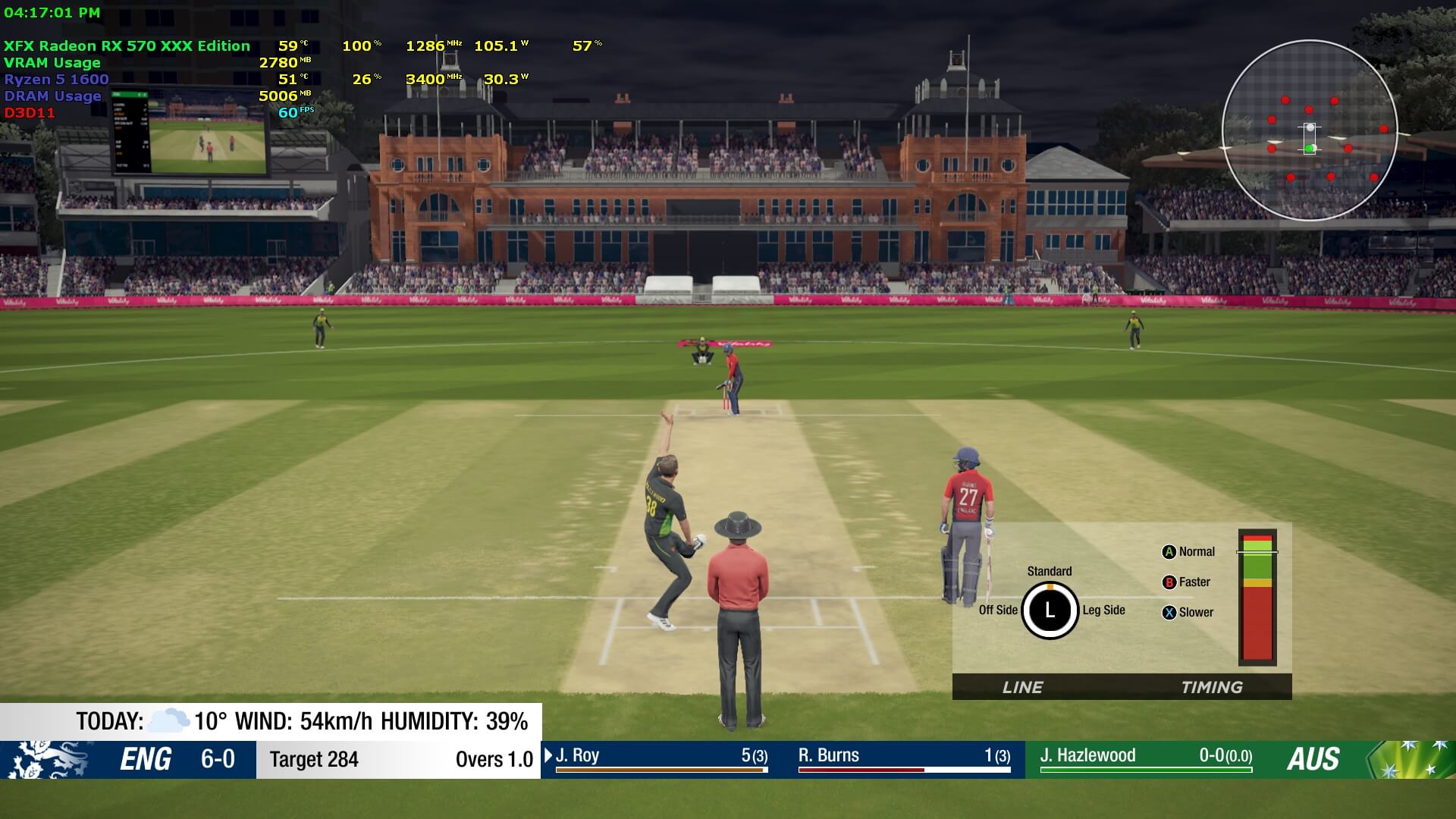Open bowler J. Hazlewood's scoreboard panel
This screenshot has width=1456, height=819.
point(1145,758)
